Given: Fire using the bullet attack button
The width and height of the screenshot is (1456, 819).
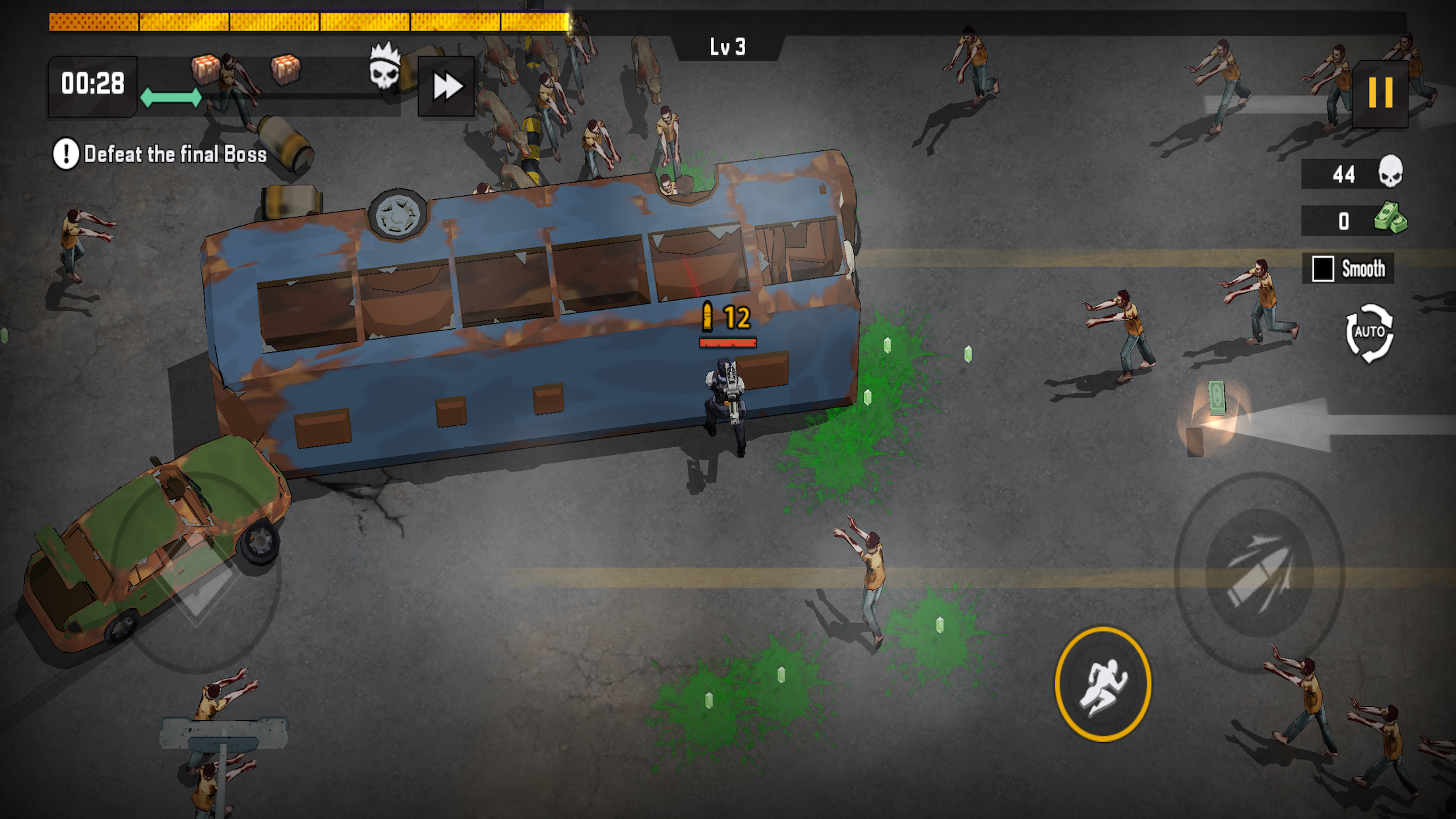Looking at the screenshot, I should coord(1259,572).
